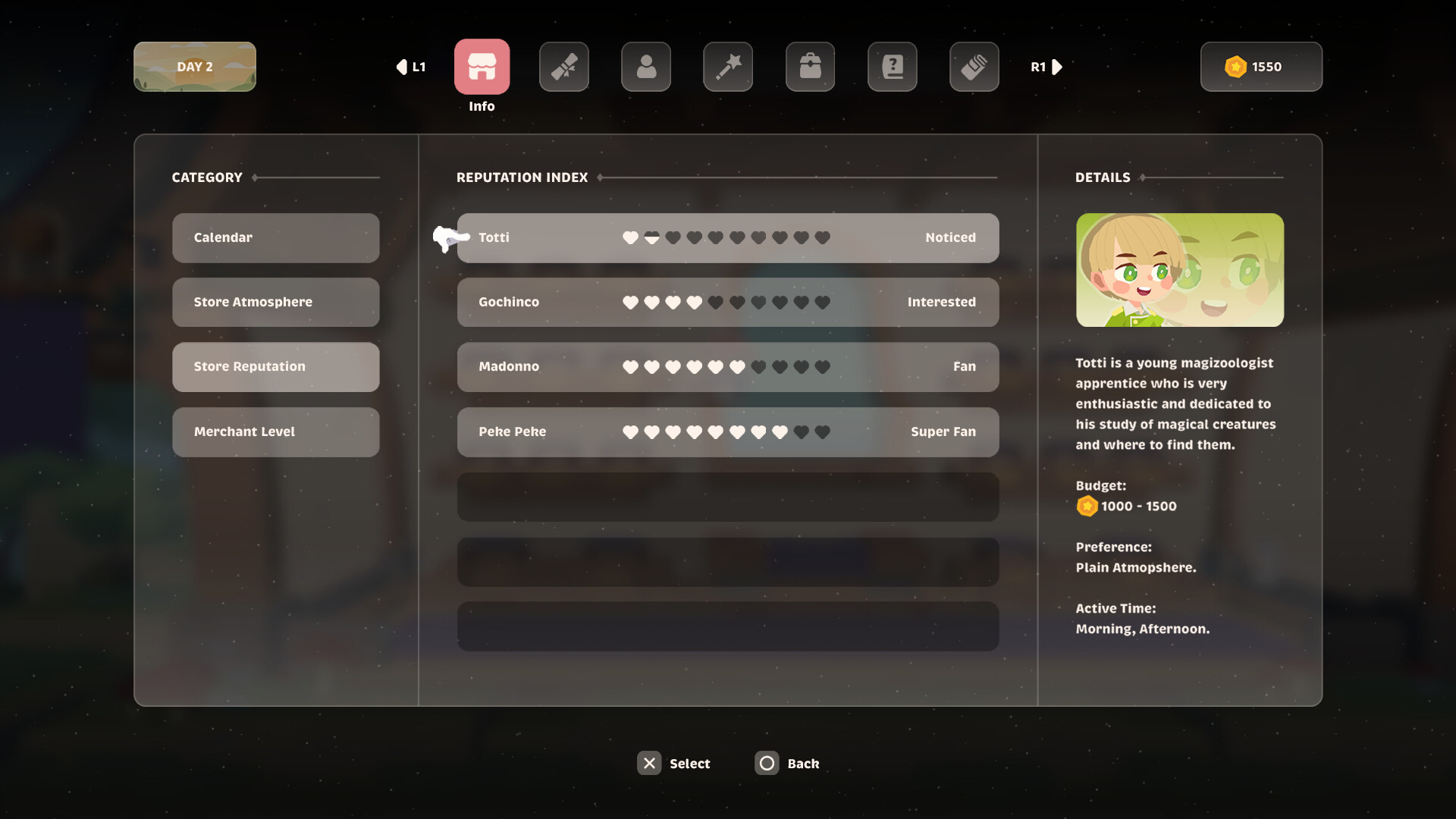Open the Merchant Level category
The image size is (1456, 819).
[275, 431]
